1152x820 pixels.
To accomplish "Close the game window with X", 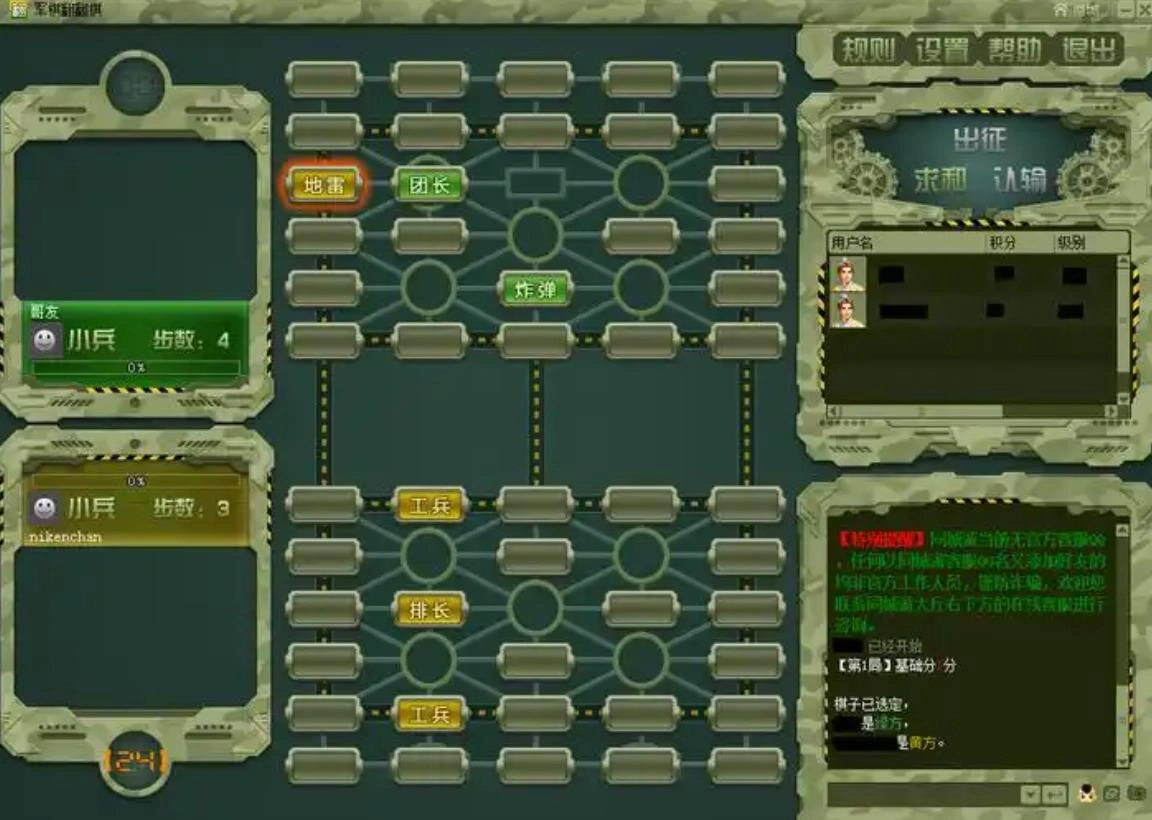I will tap(1143, 9).
